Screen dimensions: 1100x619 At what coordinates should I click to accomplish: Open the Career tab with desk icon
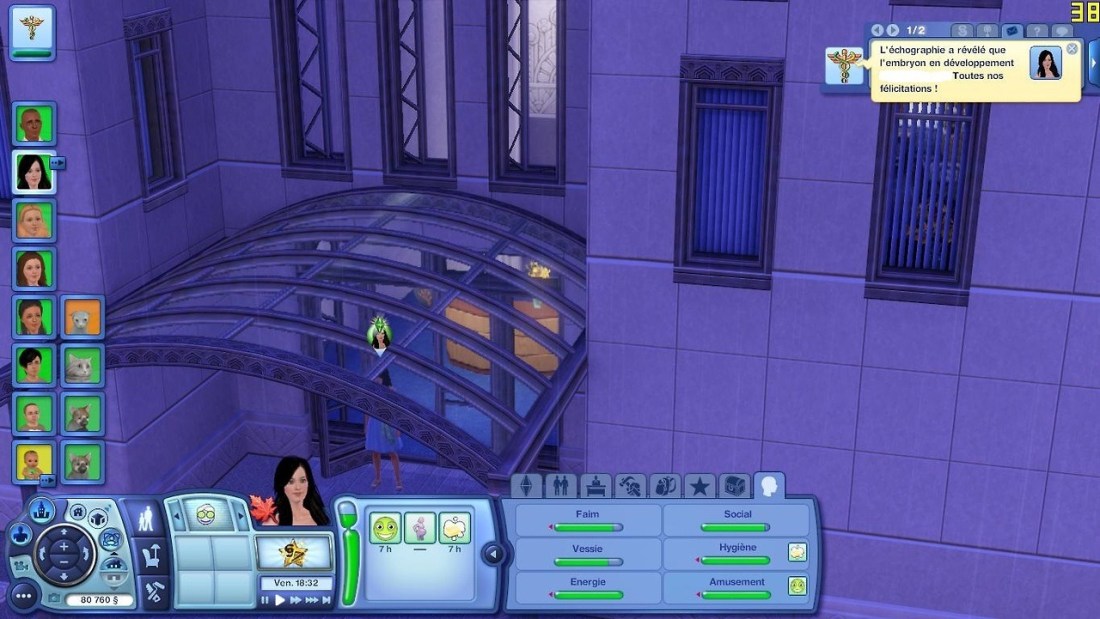(x=596, y=486)
